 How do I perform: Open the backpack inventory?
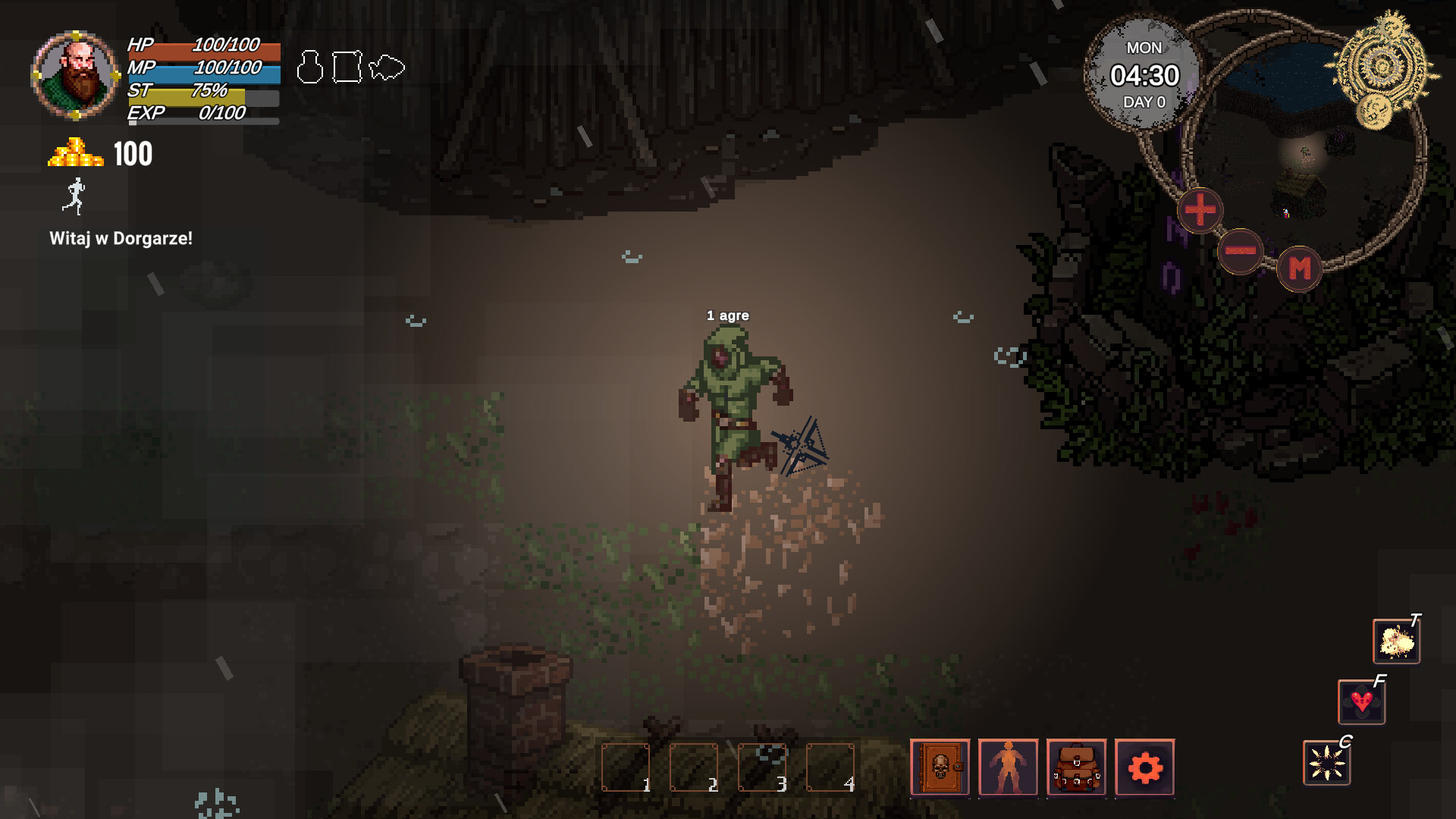click(x=1075, y=768)
